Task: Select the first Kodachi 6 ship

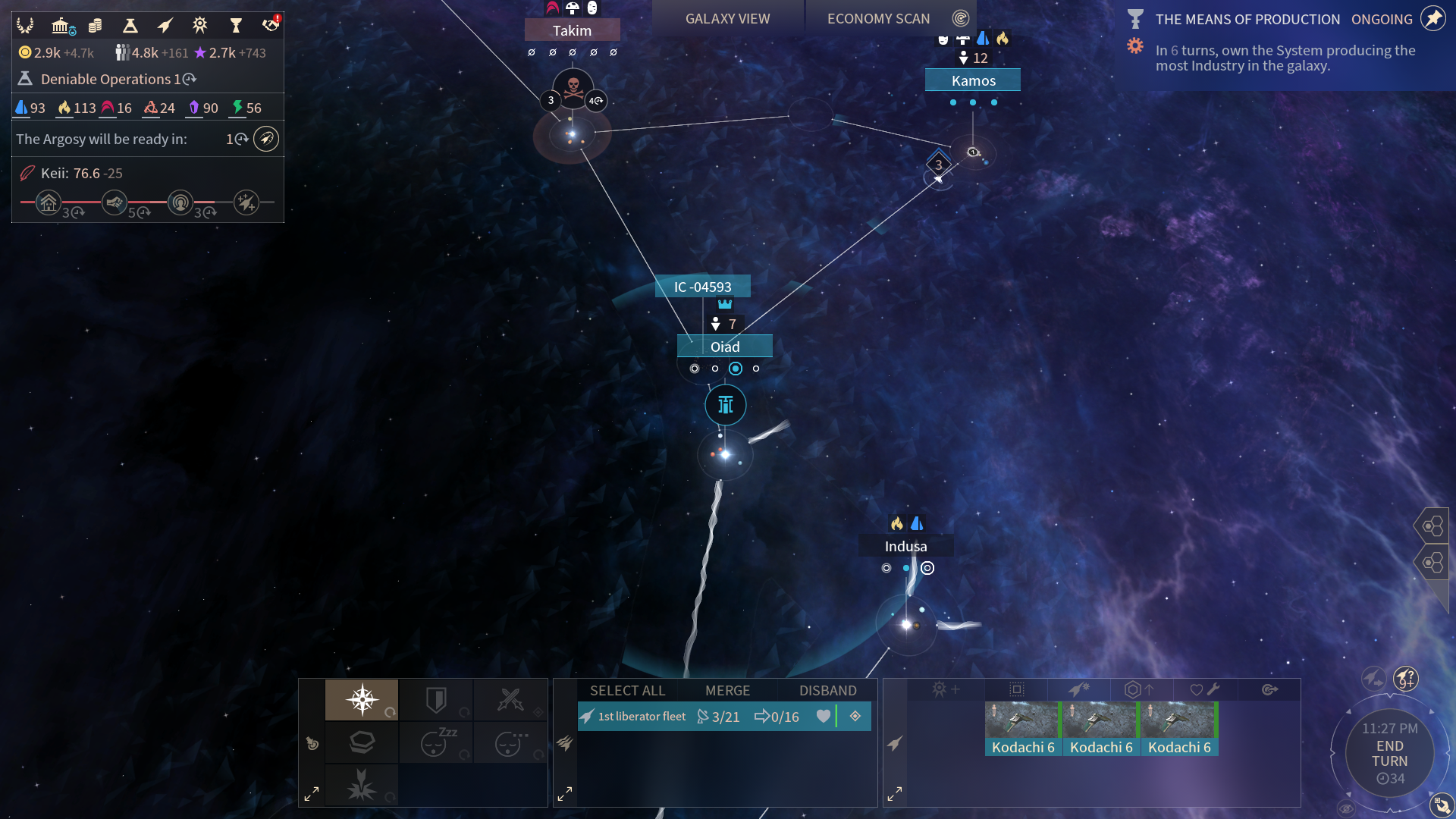Action: [1022, 729]
